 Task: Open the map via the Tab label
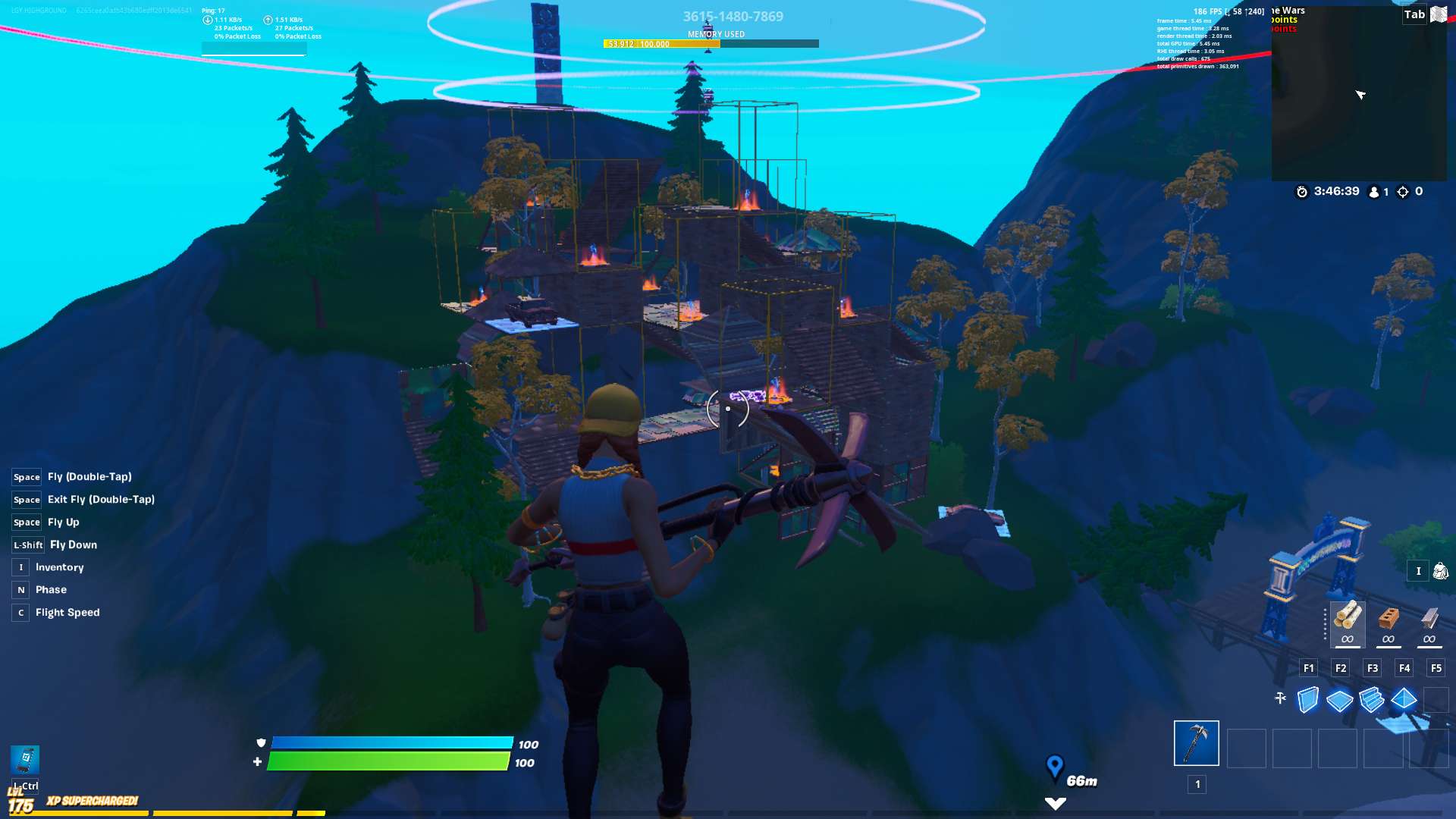click(1415, 14)
